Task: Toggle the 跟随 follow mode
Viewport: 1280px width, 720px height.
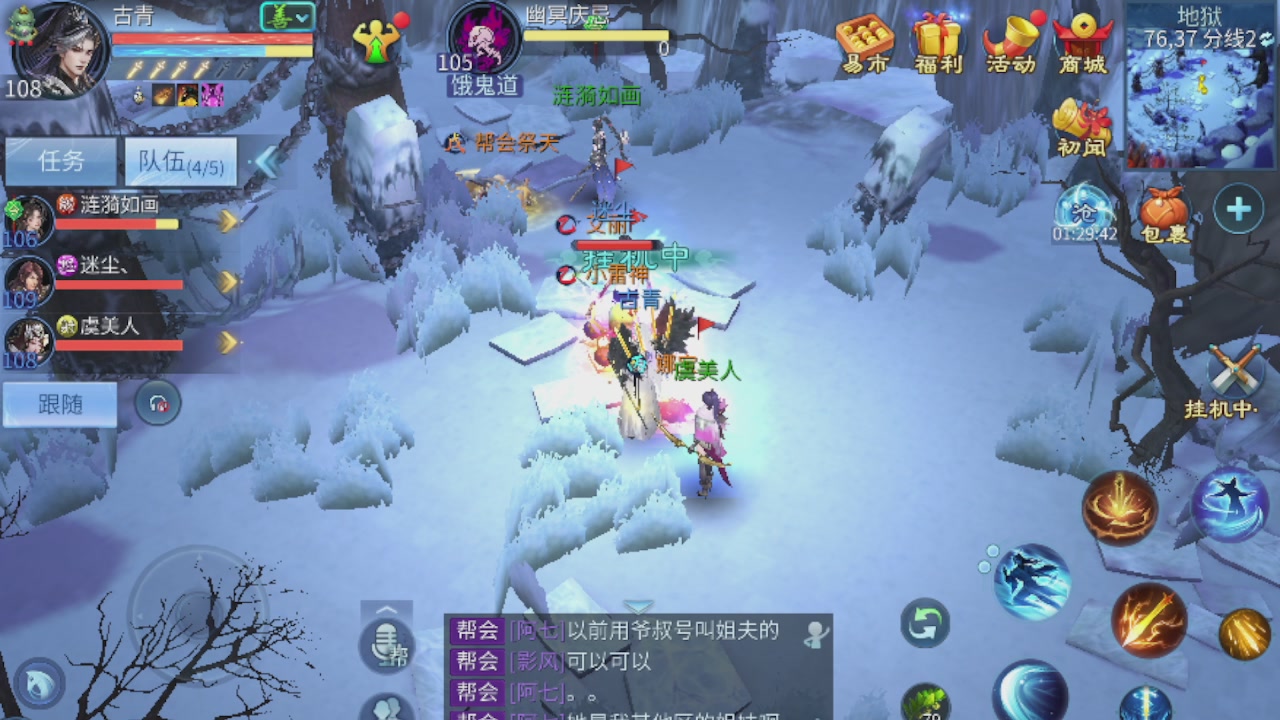Action: [x=58, y=404]
